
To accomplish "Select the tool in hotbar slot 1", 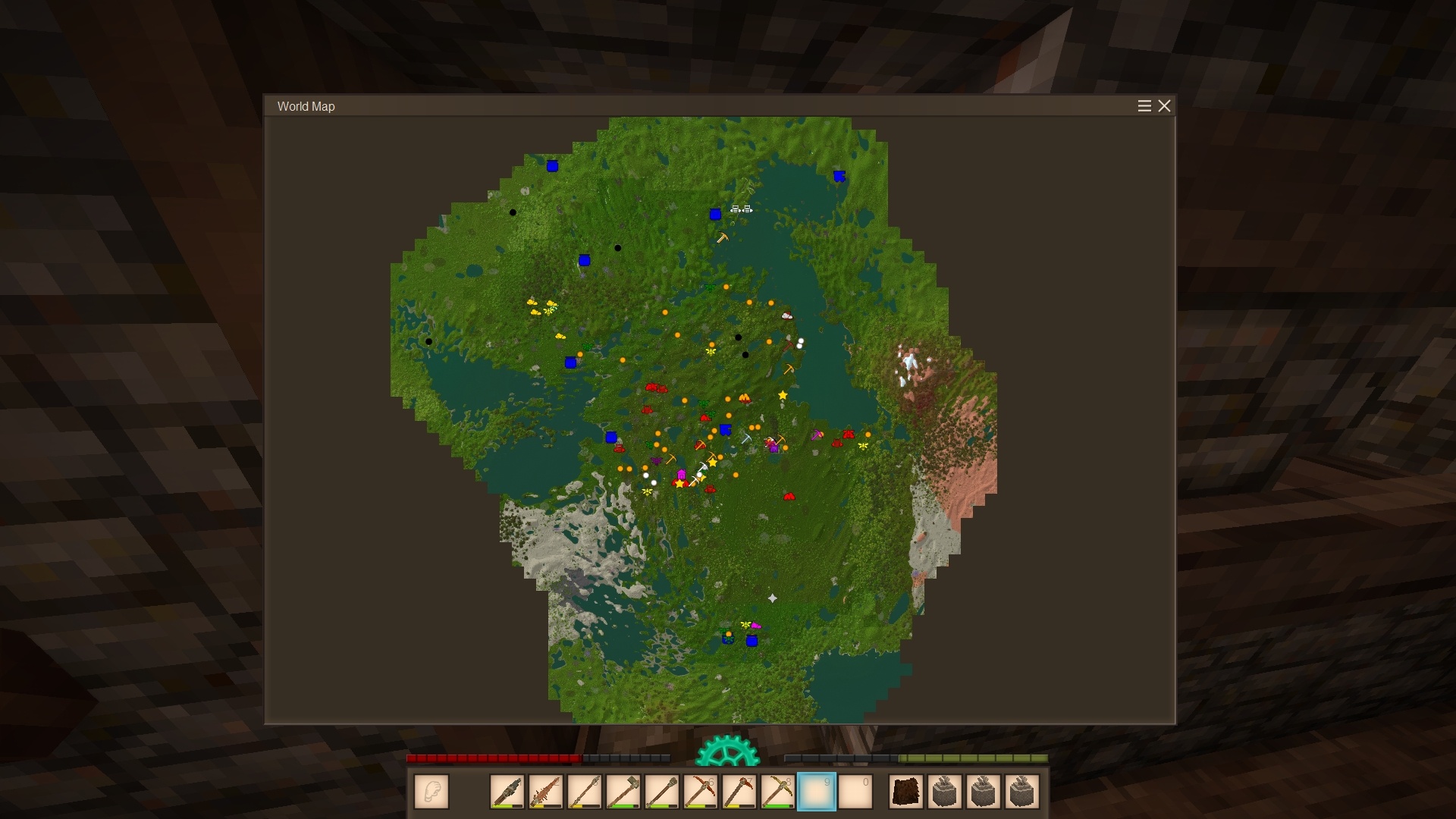I will coord(507,792).
